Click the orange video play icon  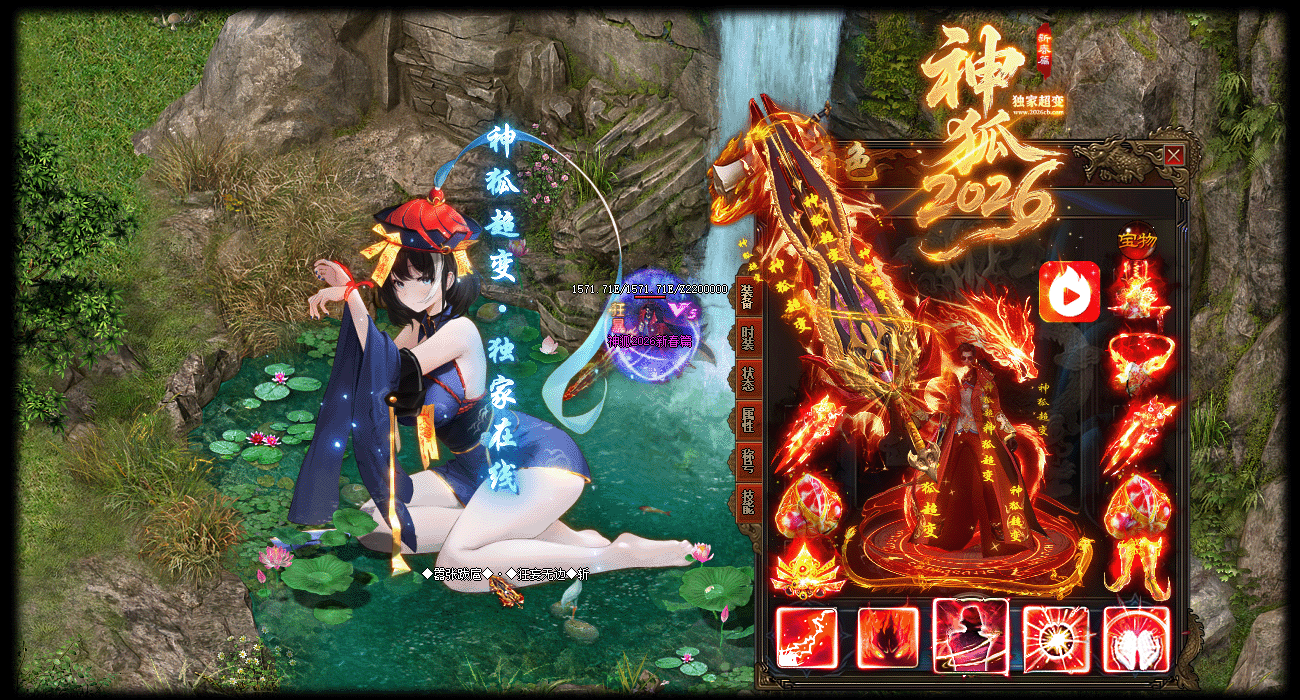(x=1069, y=292)
